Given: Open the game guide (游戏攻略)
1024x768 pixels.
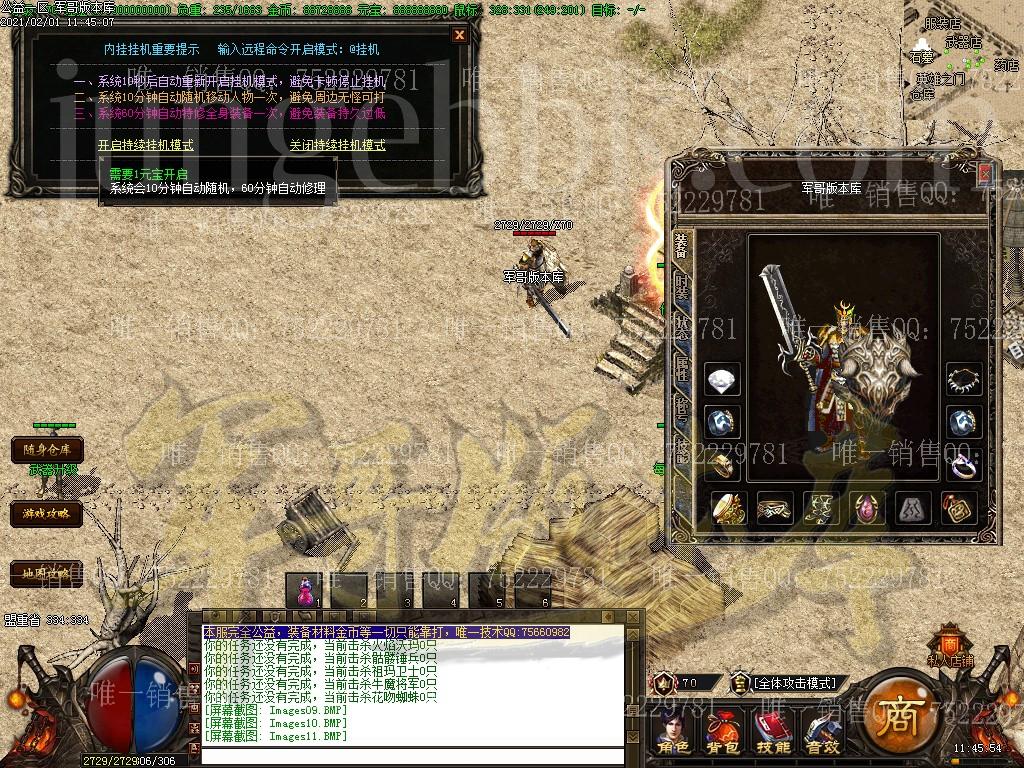Looking at the screenshot, I should coord(47,514).
